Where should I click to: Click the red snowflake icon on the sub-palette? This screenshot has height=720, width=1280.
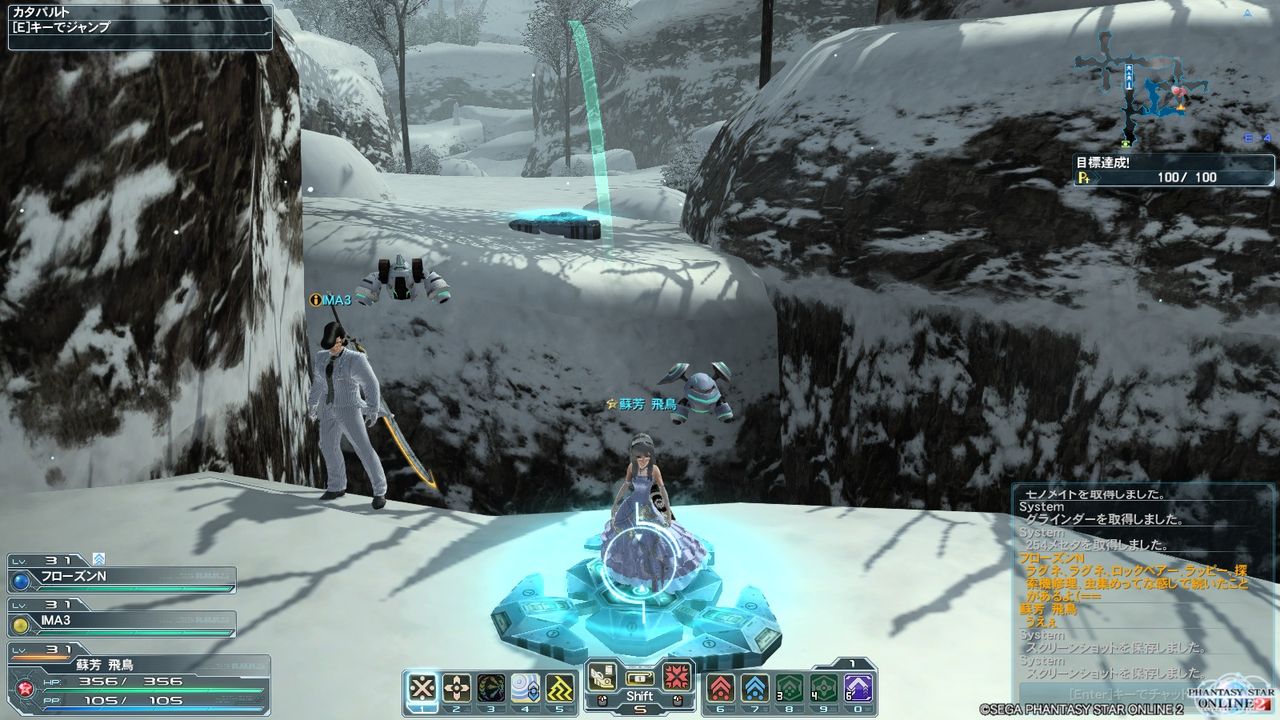tap(676, 677)
